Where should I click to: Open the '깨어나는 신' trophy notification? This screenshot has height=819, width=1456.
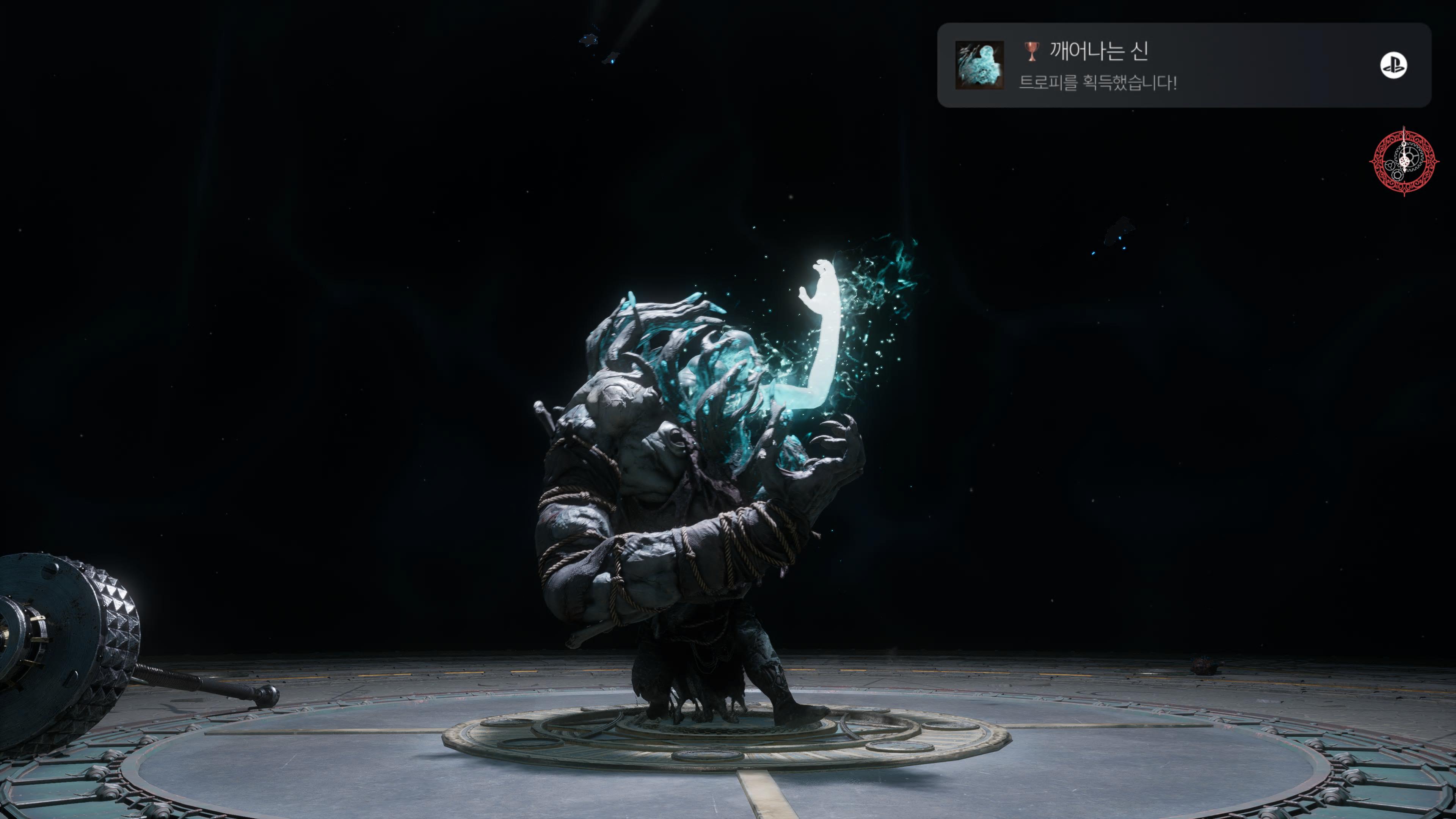pos(1183,65)
